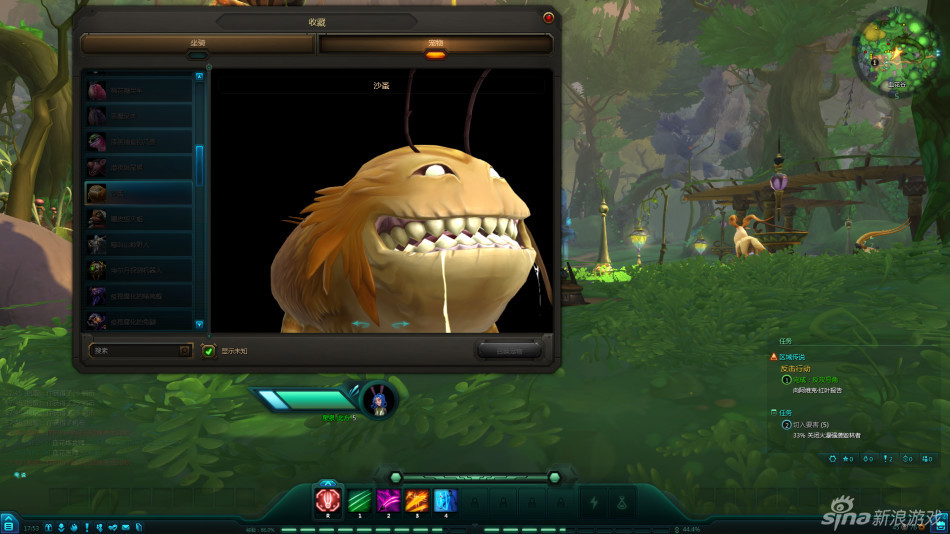Trigger the orange claw ability in slot 3

pos(417,501)
